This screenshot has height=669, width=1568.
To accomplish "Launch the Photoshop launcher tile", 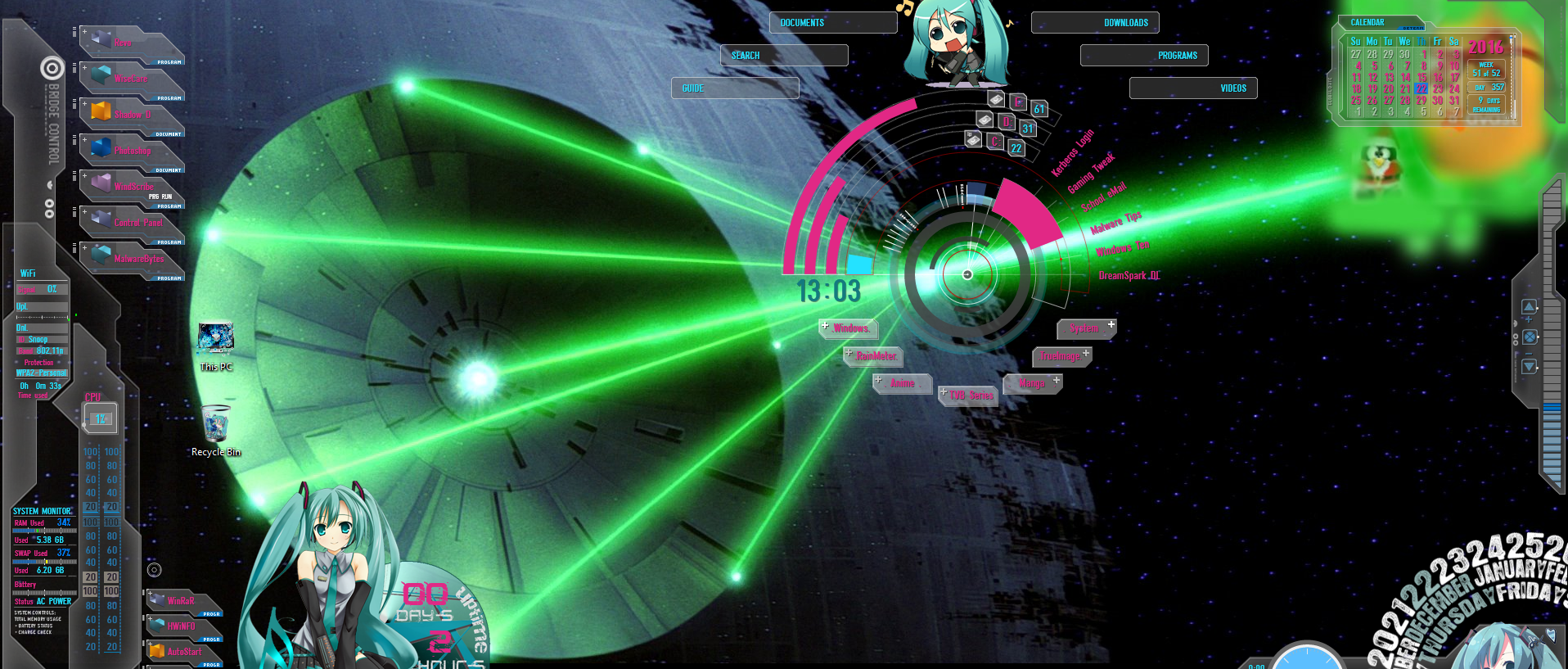I will point(133,151).
